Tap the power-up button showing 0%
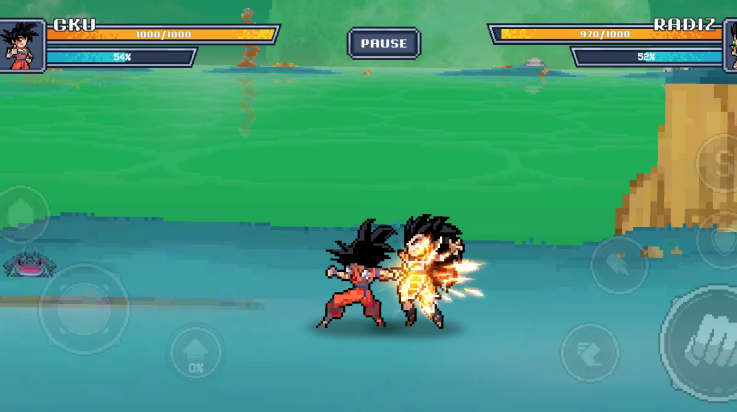 click(195, 354)
